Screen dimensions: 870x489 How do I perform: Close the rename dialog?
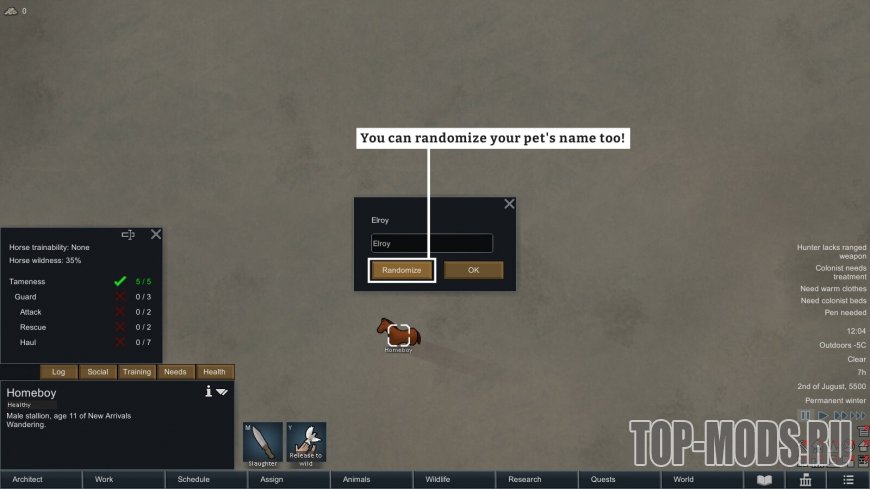pyautogui.click(x=509, y=204)
